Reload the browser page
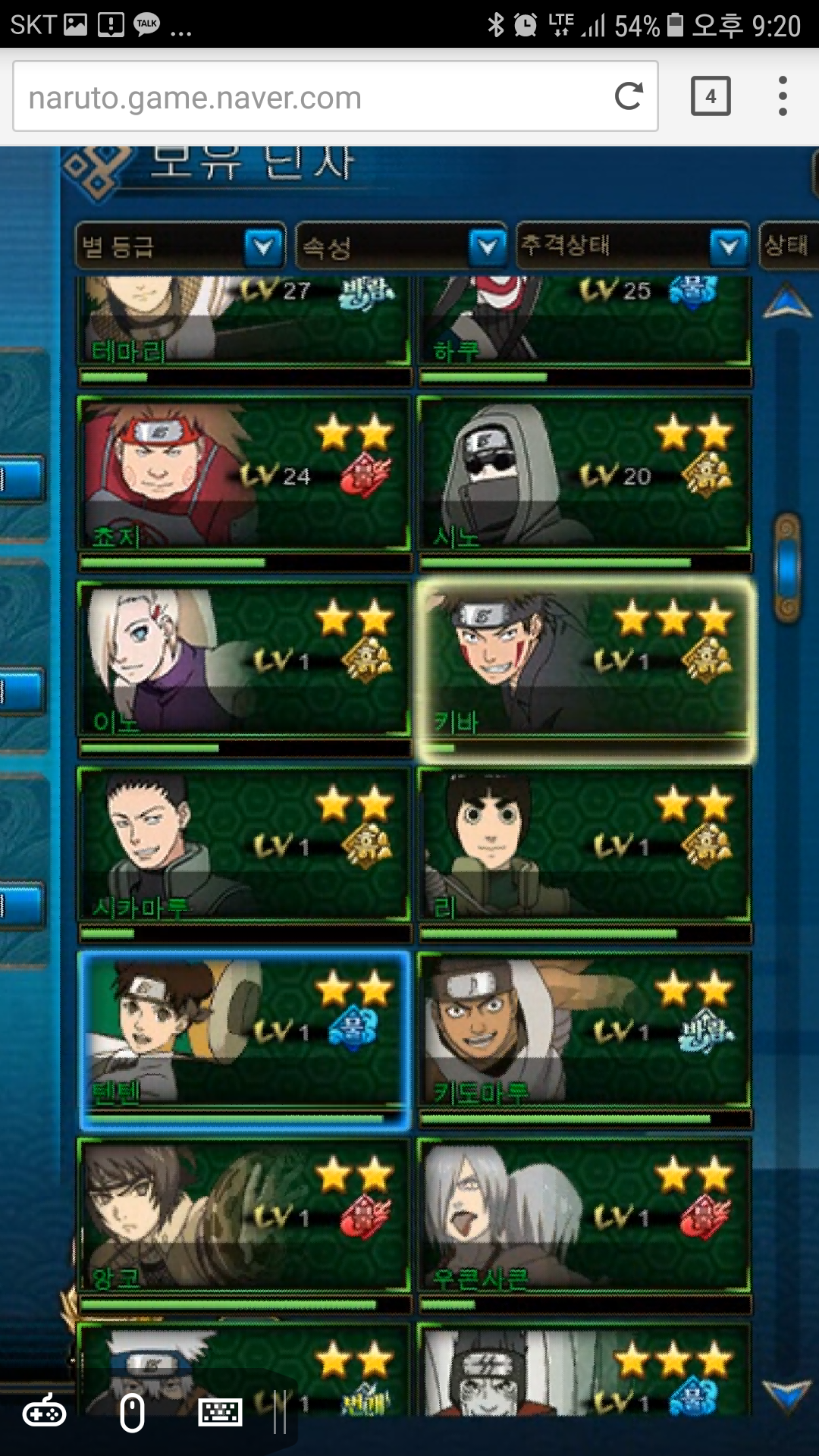Viewport: 819px width, 1456px height. 629,96
